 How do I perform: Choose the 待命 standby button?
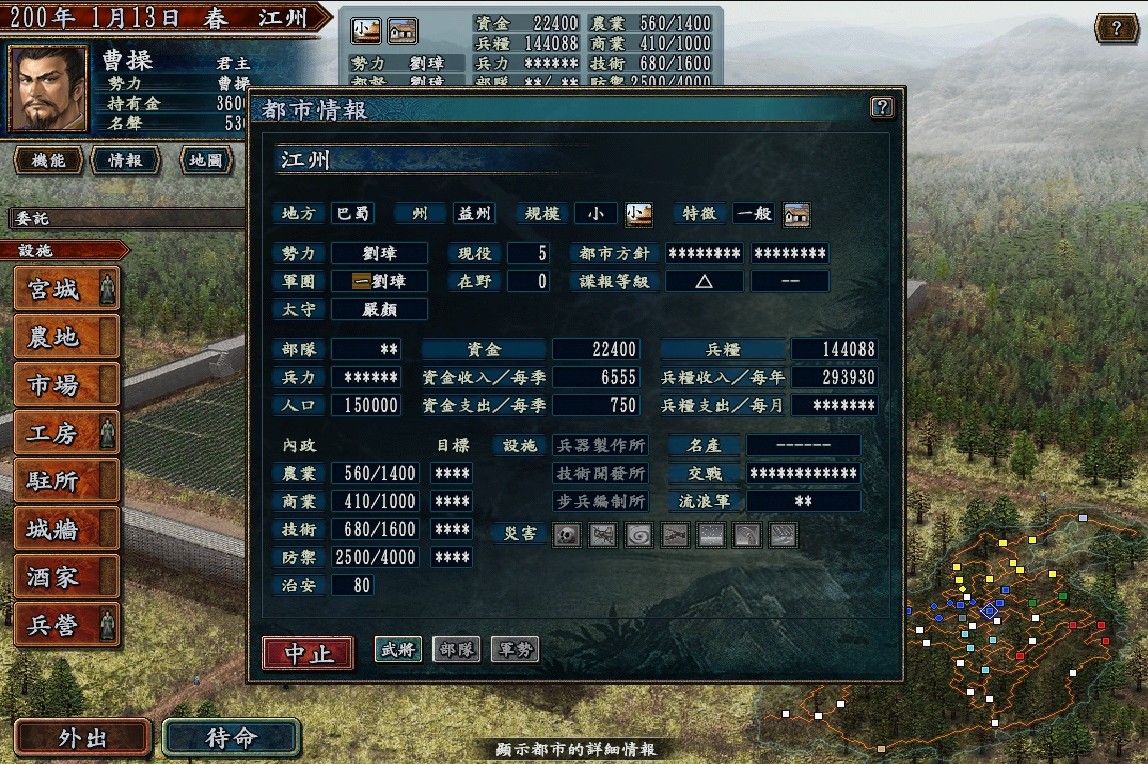231,738
